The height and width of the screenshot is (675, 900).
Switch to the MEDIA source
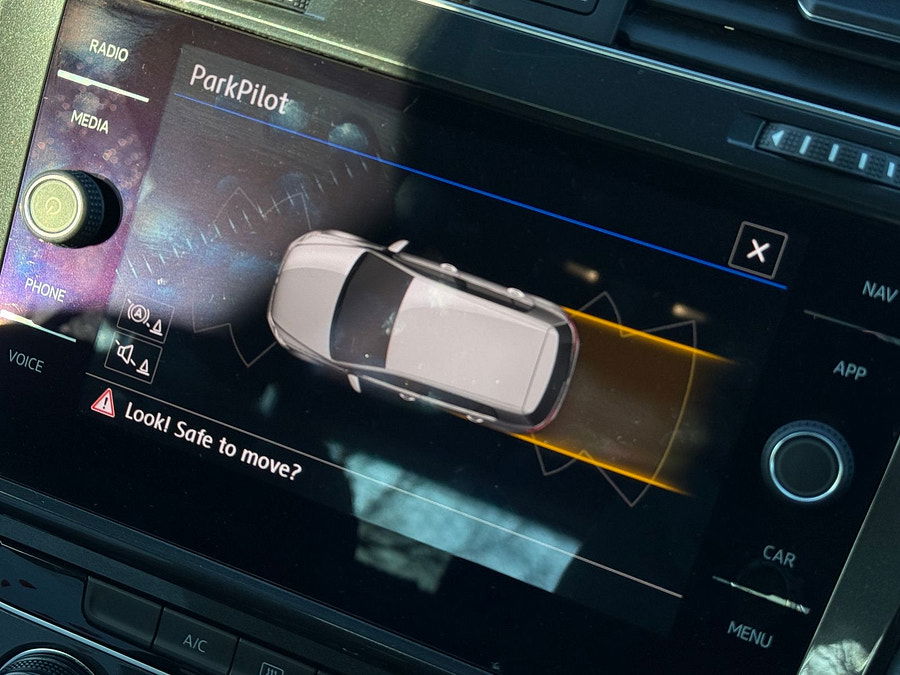click(x=90, y=120)
